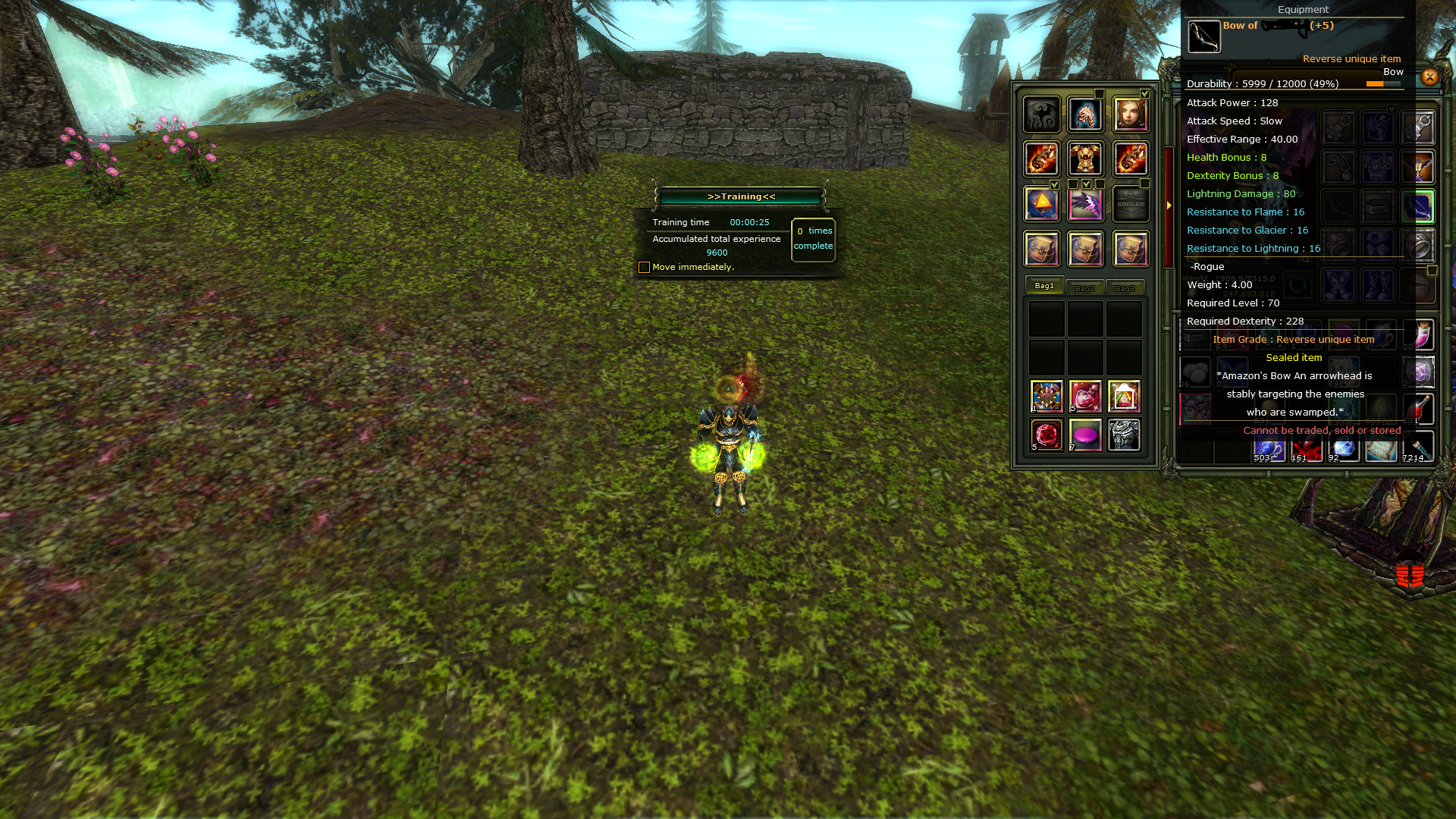This screenshot has height=819, width=1456.
Task: Select the silver armor piece in the bag
Action: (1124, 435)
